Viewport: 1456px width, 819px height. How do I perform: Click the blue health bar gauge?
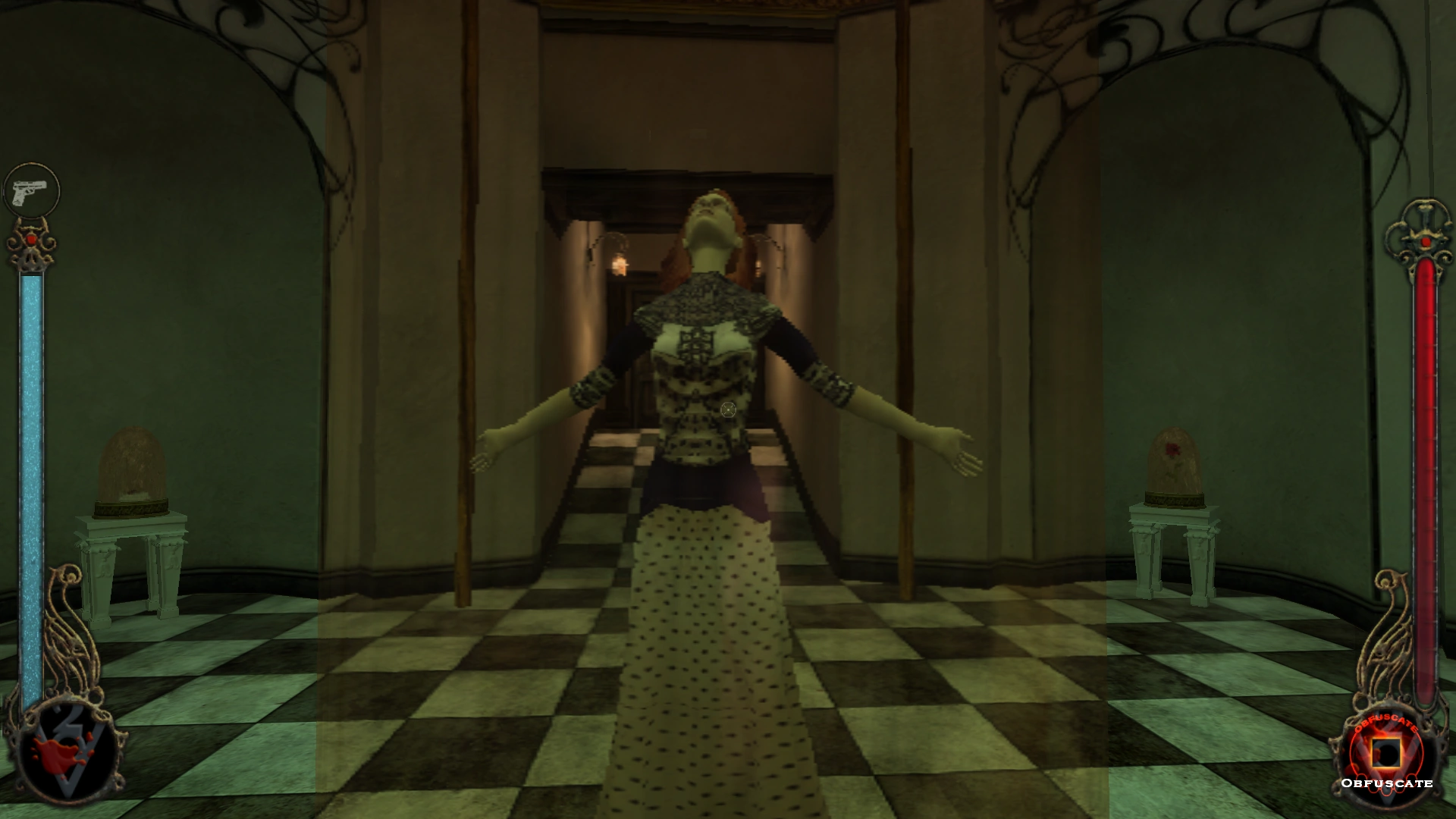coord(30,455)
